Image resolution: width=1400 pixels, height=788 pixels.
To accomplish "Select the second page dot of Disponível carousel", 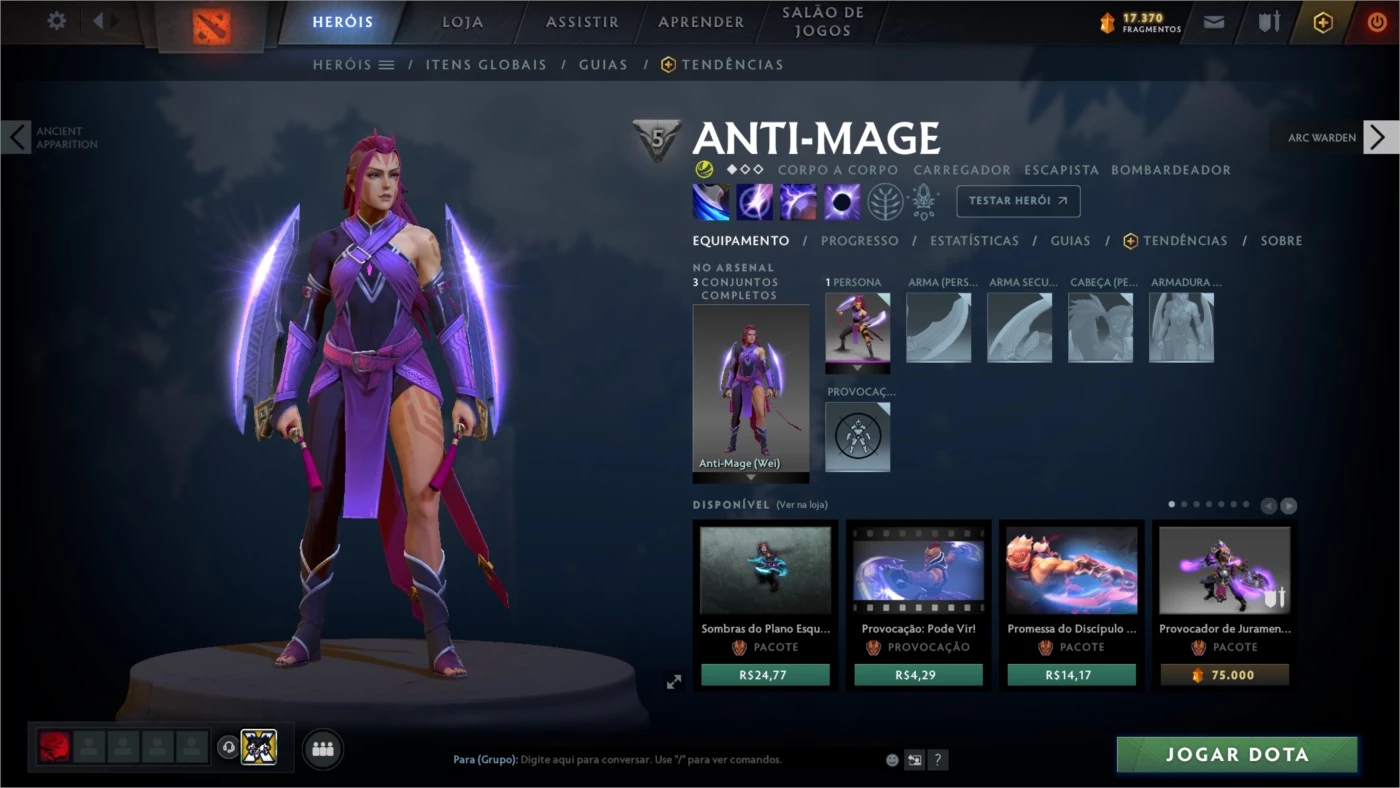I will click(x=1184, y=504).
